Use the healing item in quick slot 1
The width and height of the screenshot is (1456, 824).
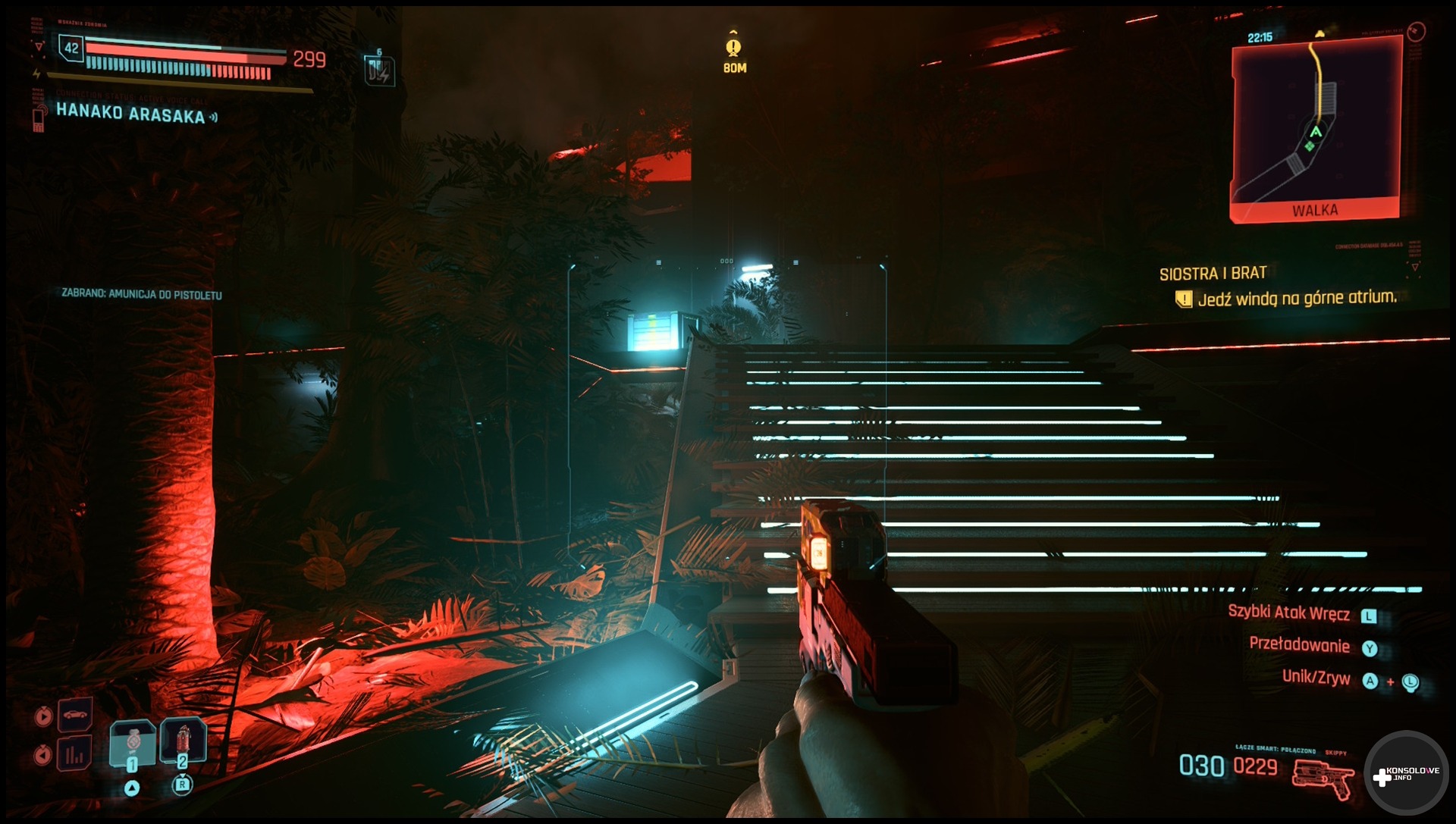point(133,741)
